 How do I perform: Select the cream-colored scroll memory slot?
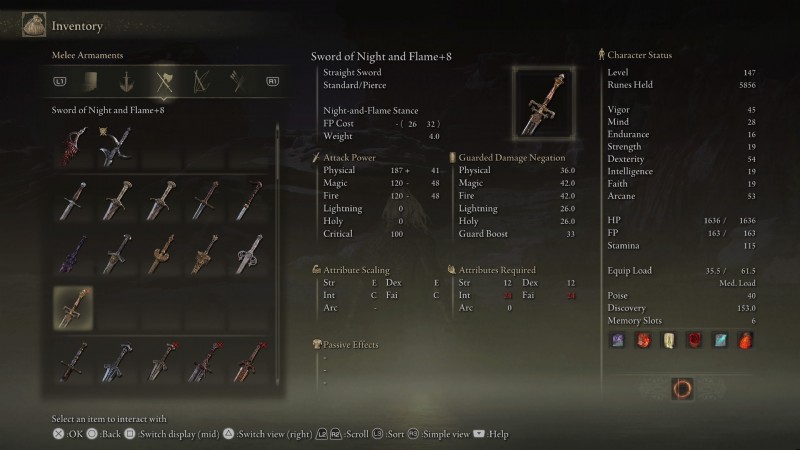669,341
